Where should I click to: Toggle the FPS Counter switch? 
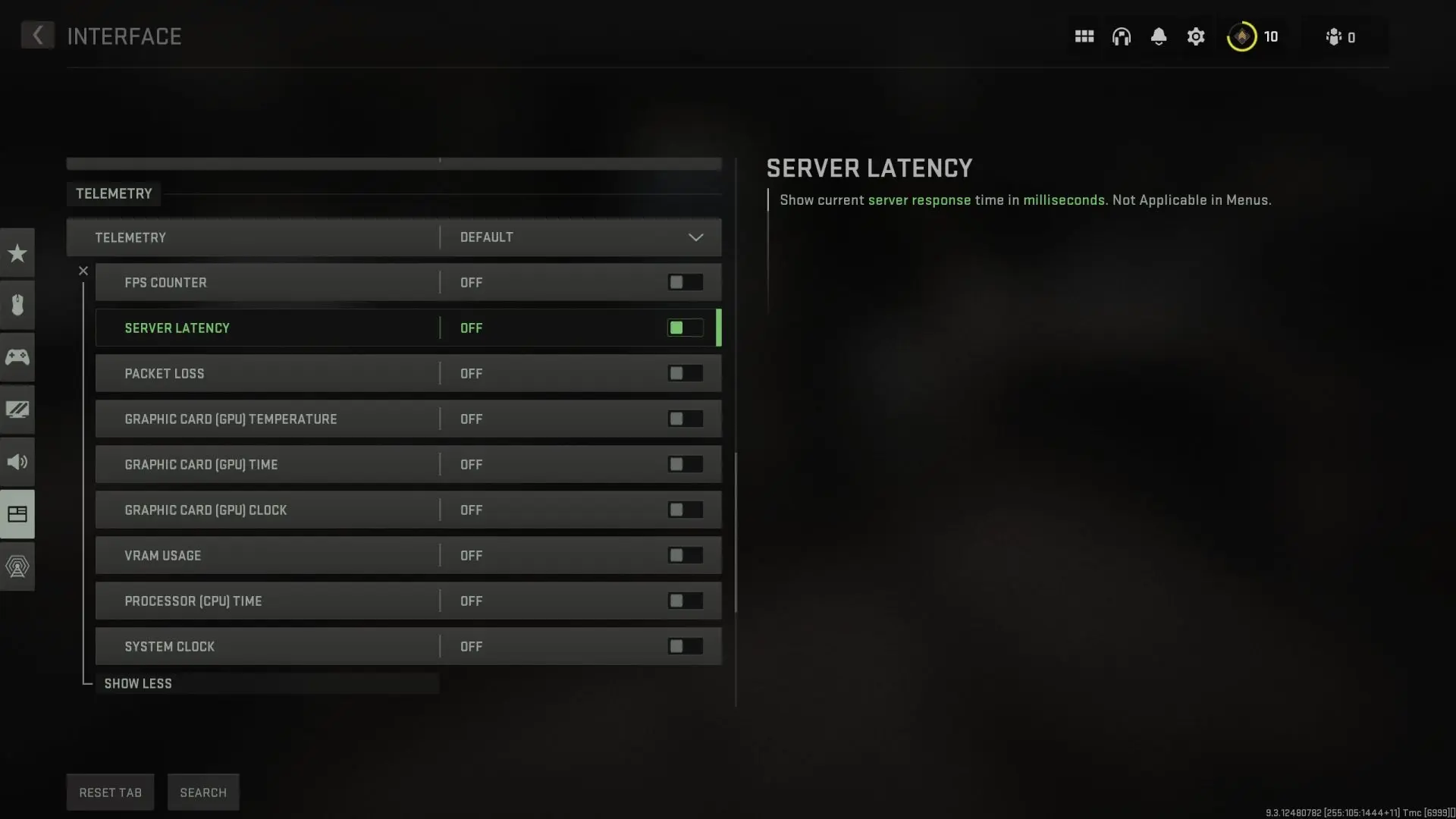tap(684, 282)
